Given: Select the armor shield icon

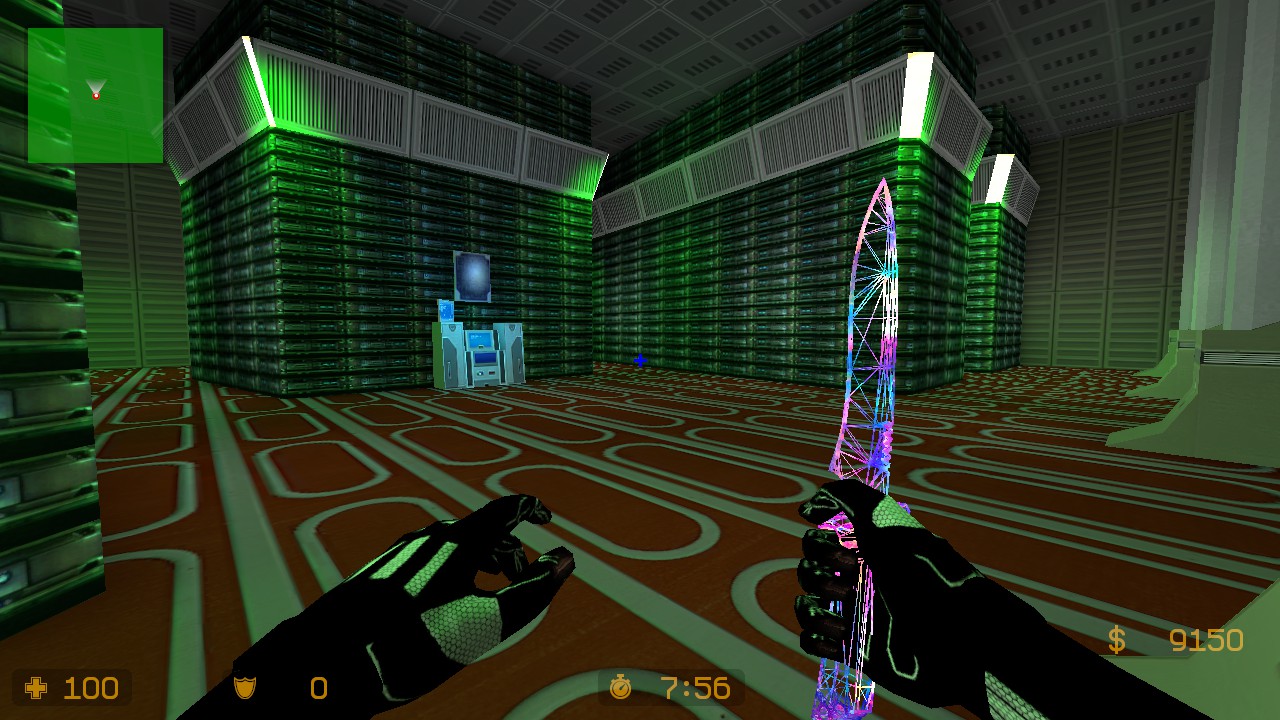Looking at the screenshot, I should coord(244,688).
